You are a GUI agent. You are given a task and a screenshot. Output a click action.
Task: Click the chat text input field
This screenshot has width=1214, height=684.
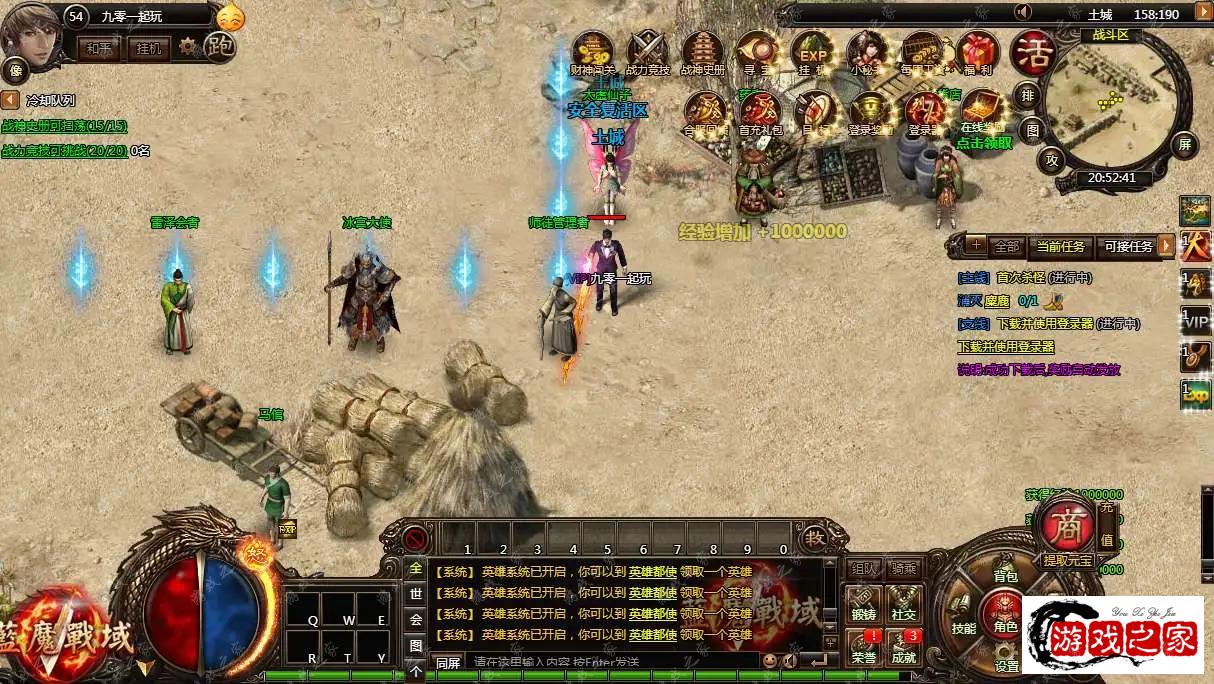(610, 661)
